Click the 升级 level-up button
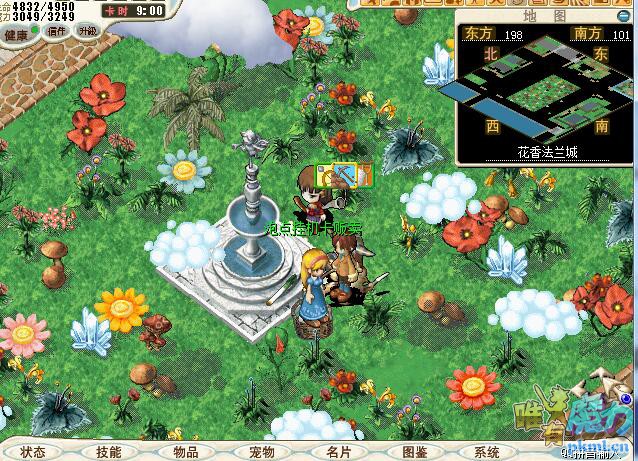Viewport: 638px width, 461px height. (x=87, y=31)
